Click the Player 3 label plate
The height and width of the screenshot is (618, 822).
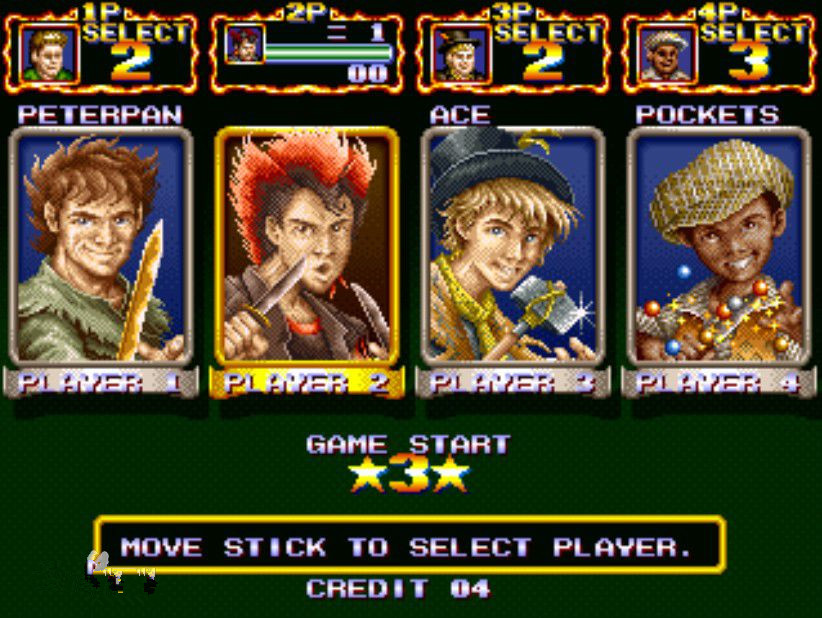point(512,382)
